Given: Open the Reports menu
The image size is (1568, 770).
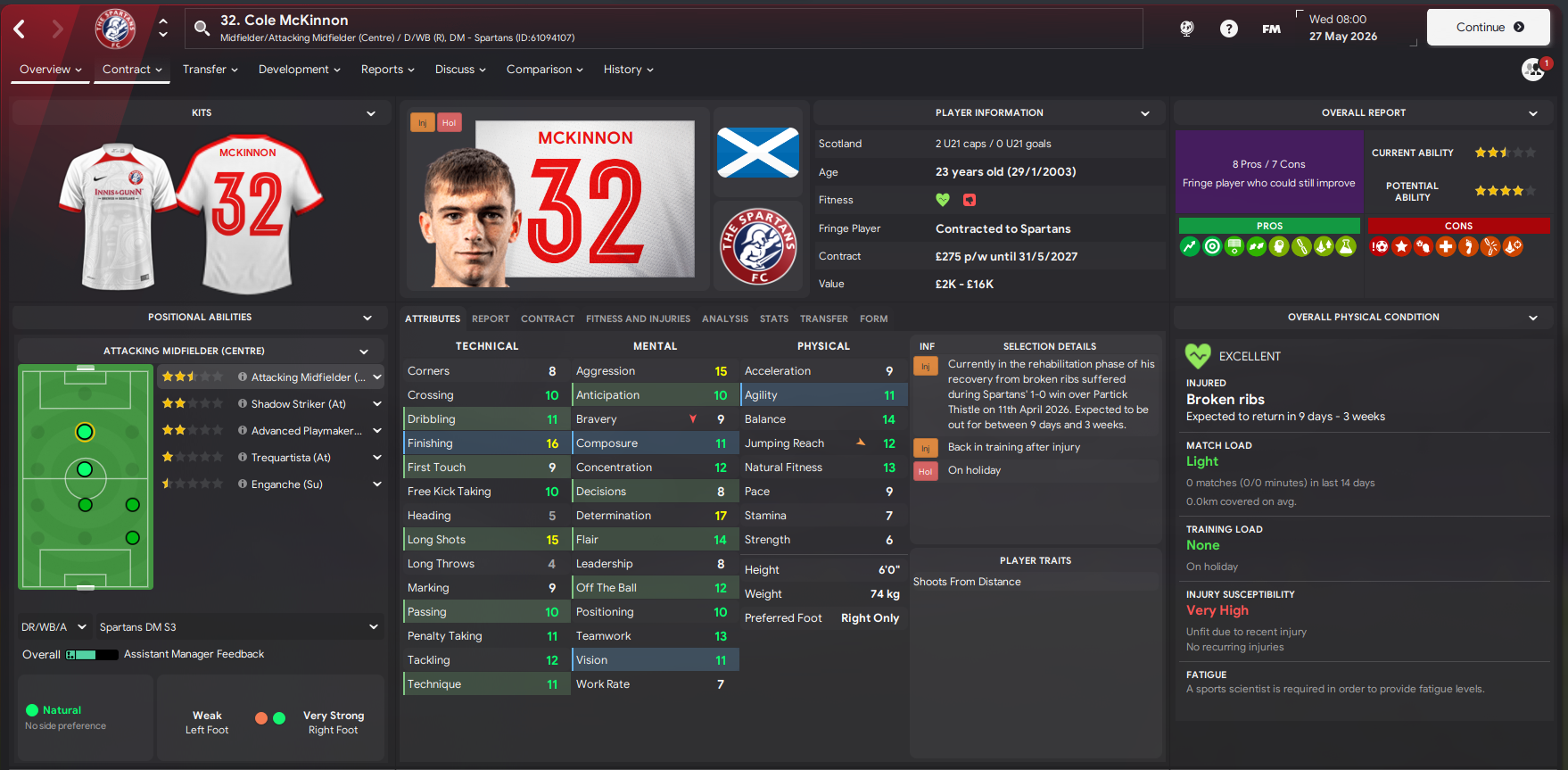Looking at the screenshot, I should click(x=387, y=70).
